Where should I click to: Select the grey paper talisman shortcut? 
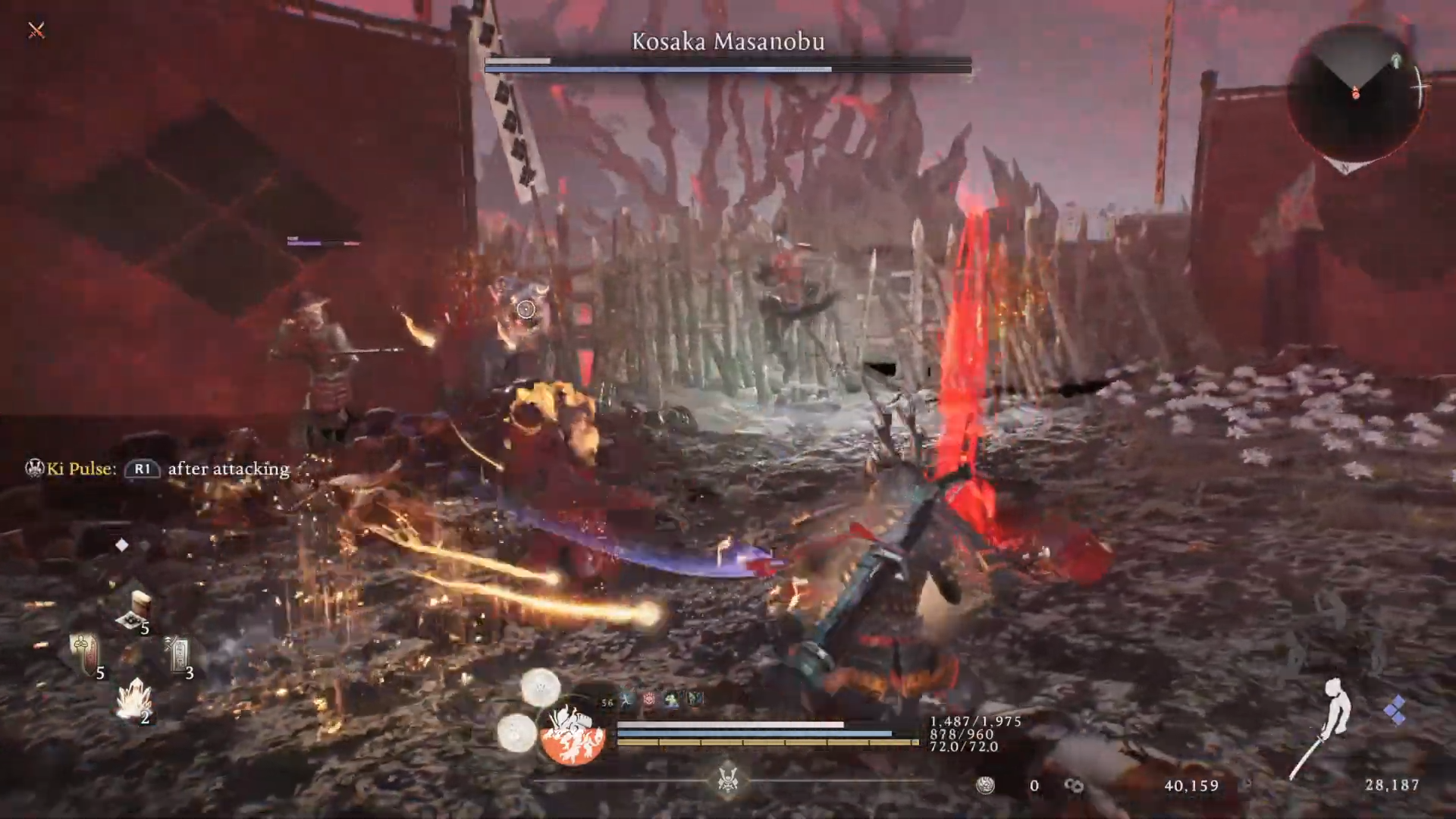coord(179,653)
